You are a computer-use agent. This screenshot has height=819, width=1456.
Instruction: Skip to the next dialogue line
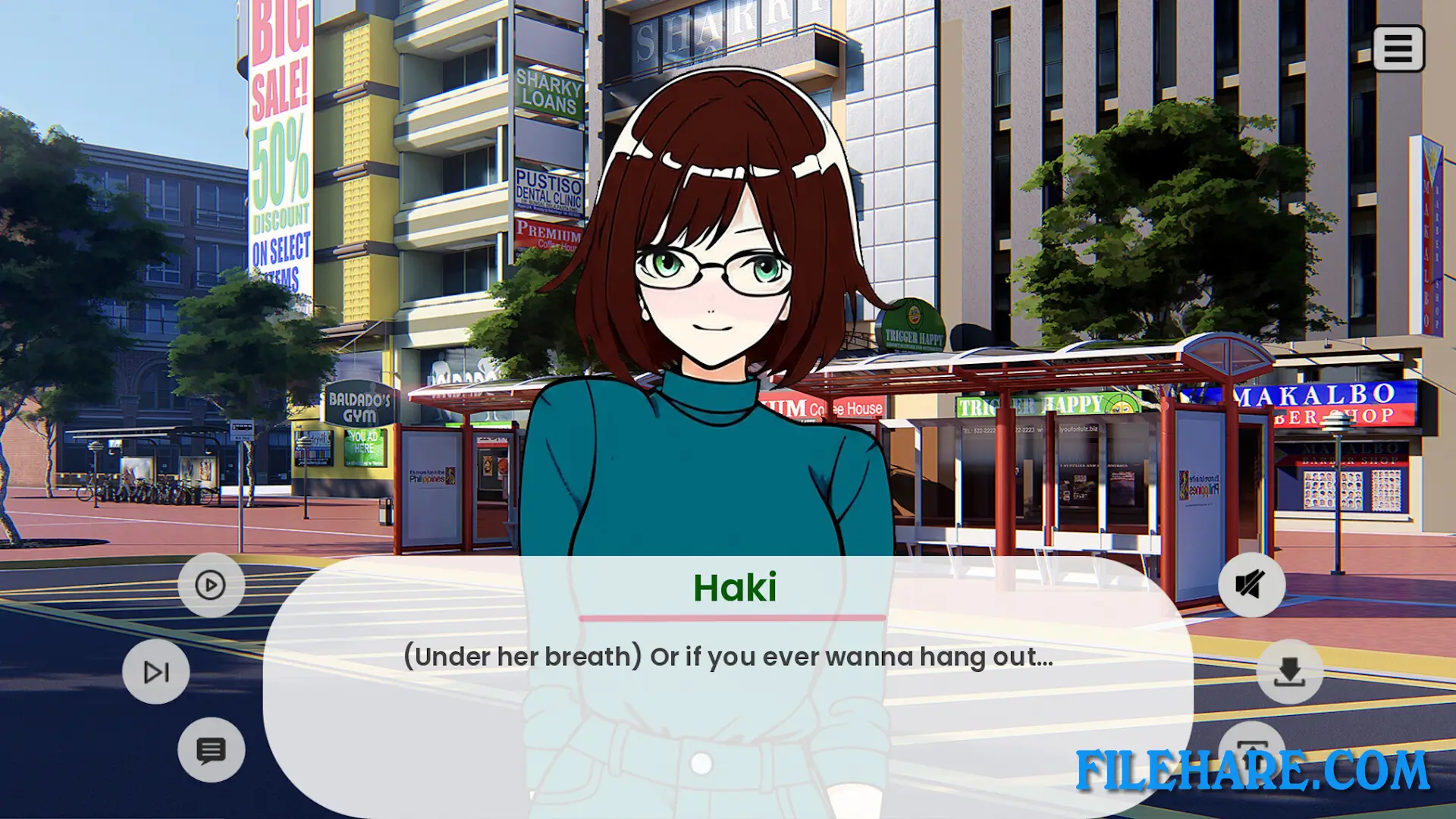(155, 670)
